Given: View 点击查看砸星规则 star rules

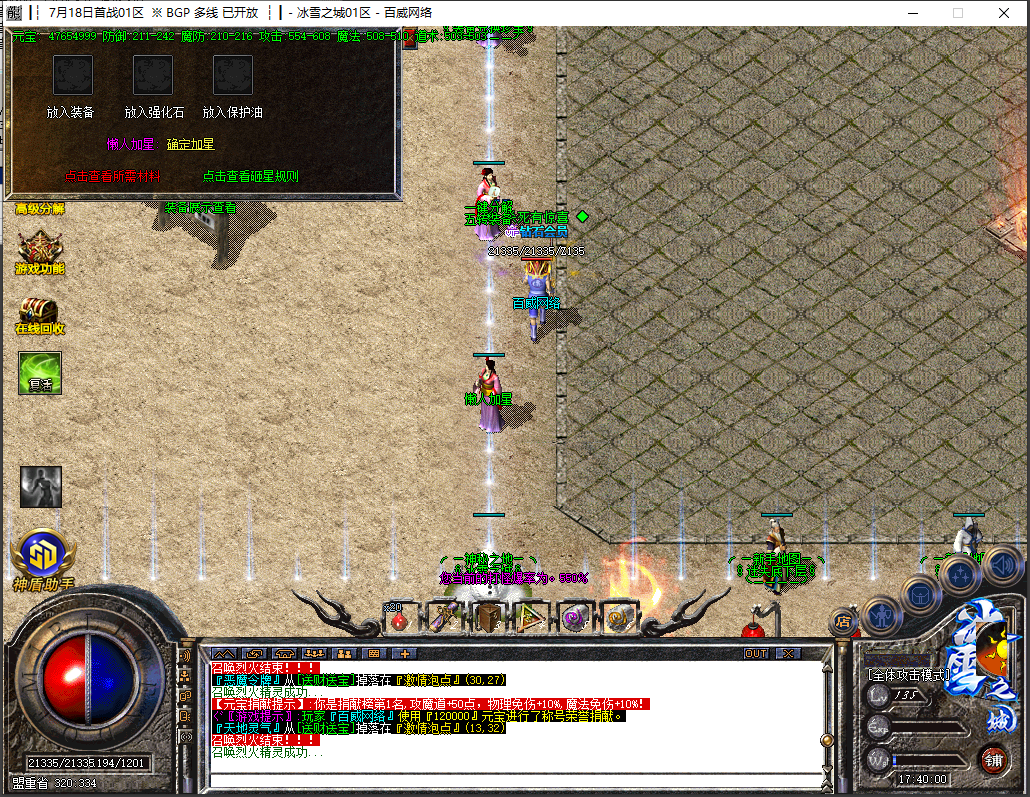Looking at the screenshot, I should (250, 176).
